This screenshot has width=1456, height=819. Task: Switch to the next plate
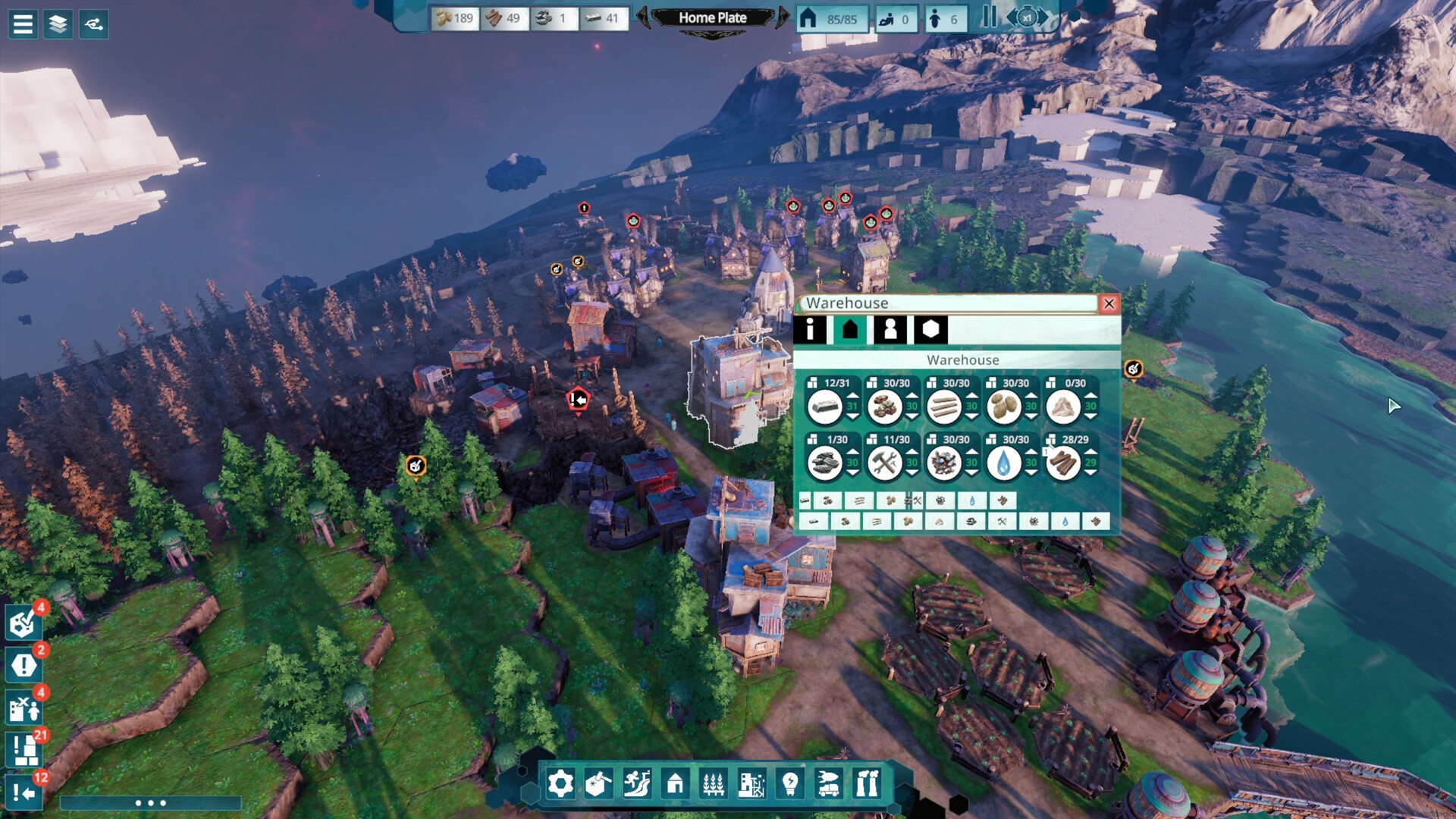(x=783, y=17)
